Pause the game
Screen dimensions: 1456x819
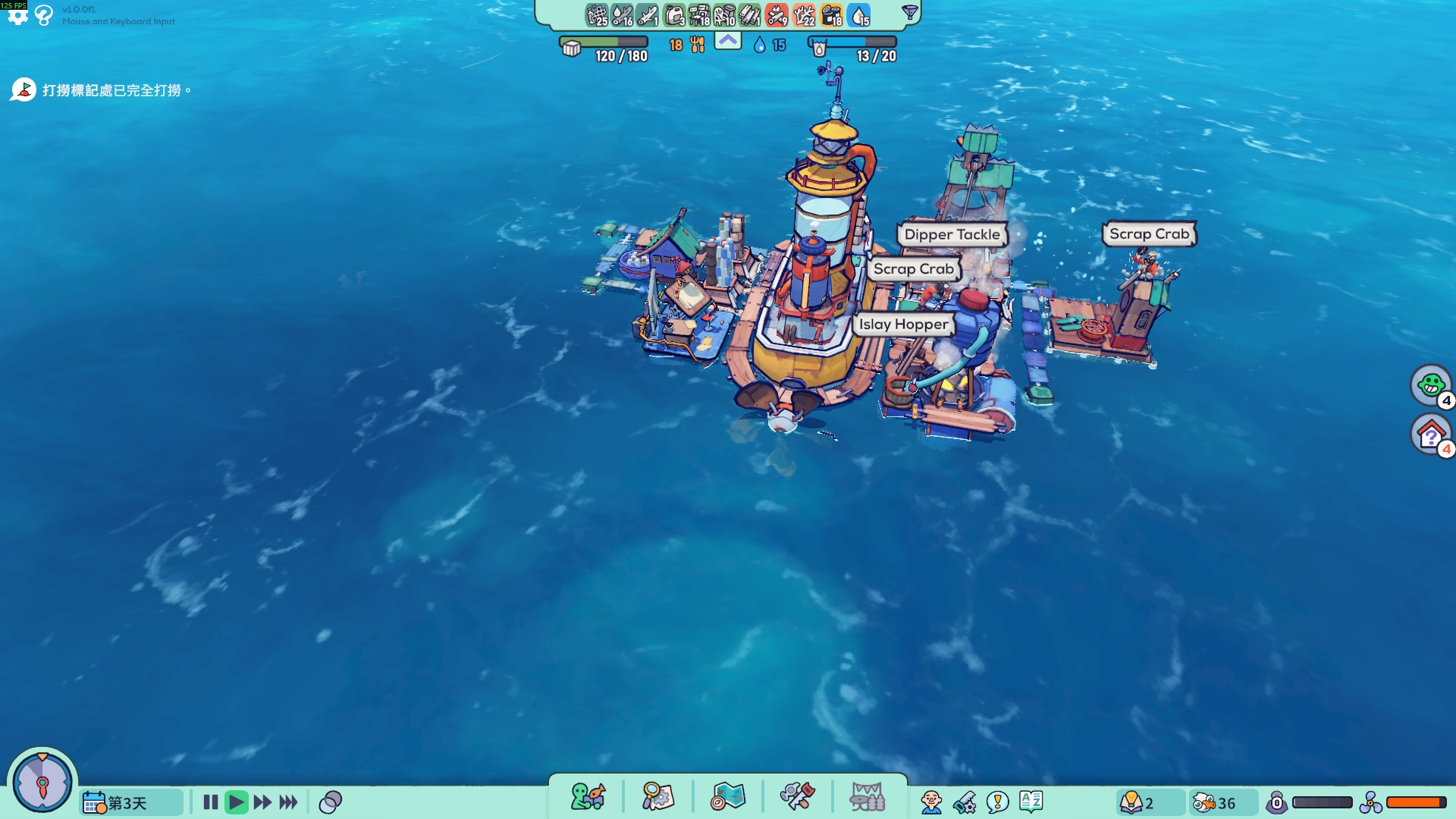pyautogui.click(x=211, y=802)
